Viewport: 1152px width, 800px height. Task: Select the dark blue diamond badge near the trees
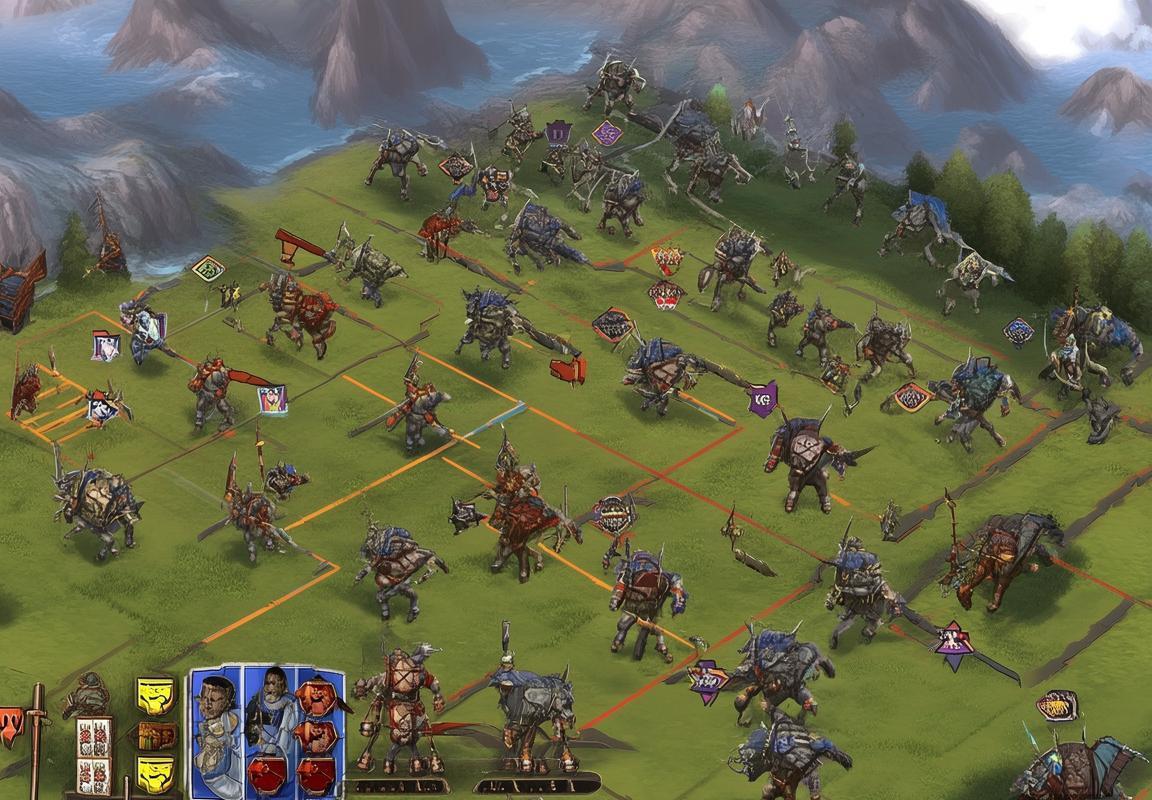(x=1018, y=331)
